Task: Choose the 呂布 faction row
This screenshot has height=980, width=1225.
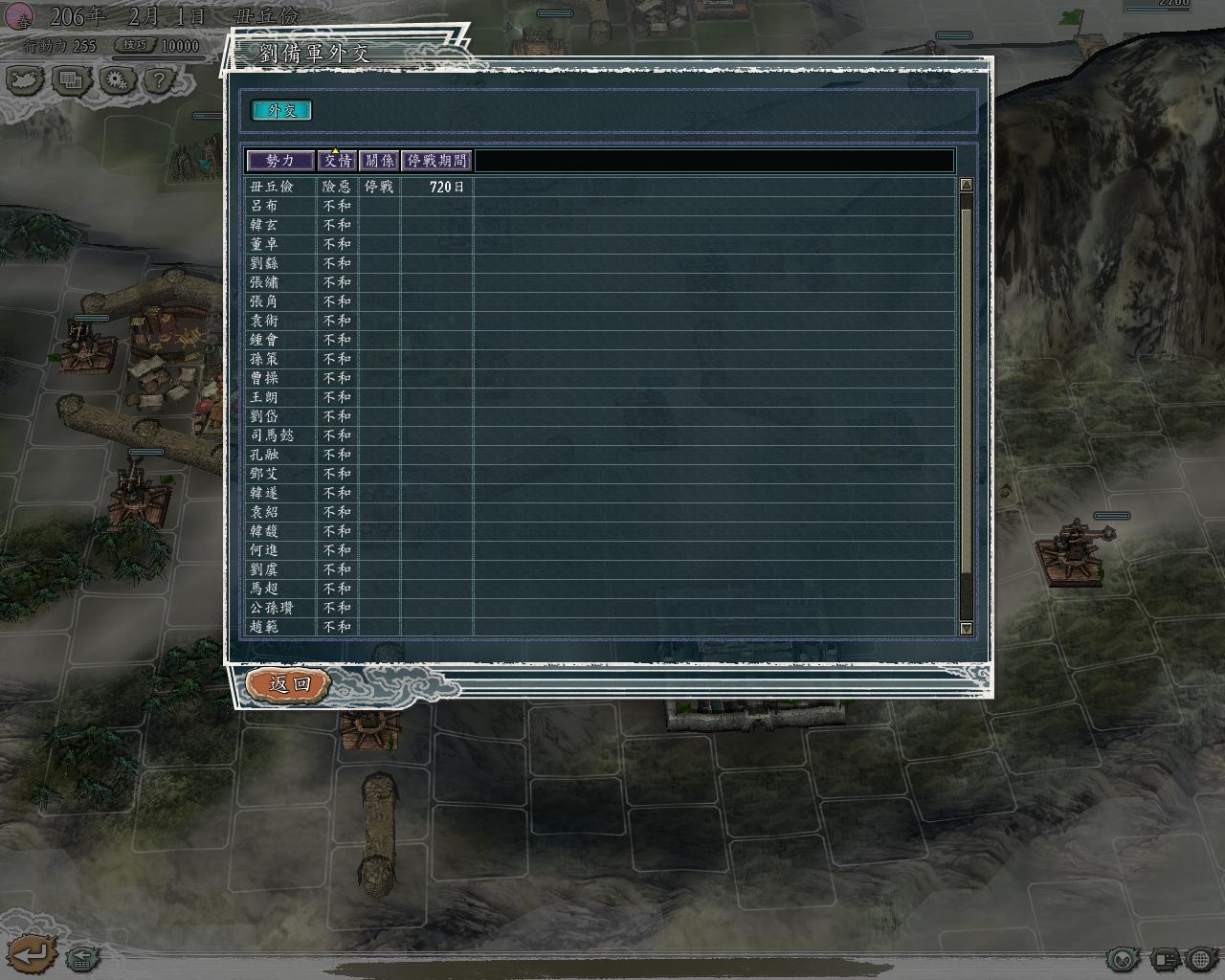Action: [264, 206]
